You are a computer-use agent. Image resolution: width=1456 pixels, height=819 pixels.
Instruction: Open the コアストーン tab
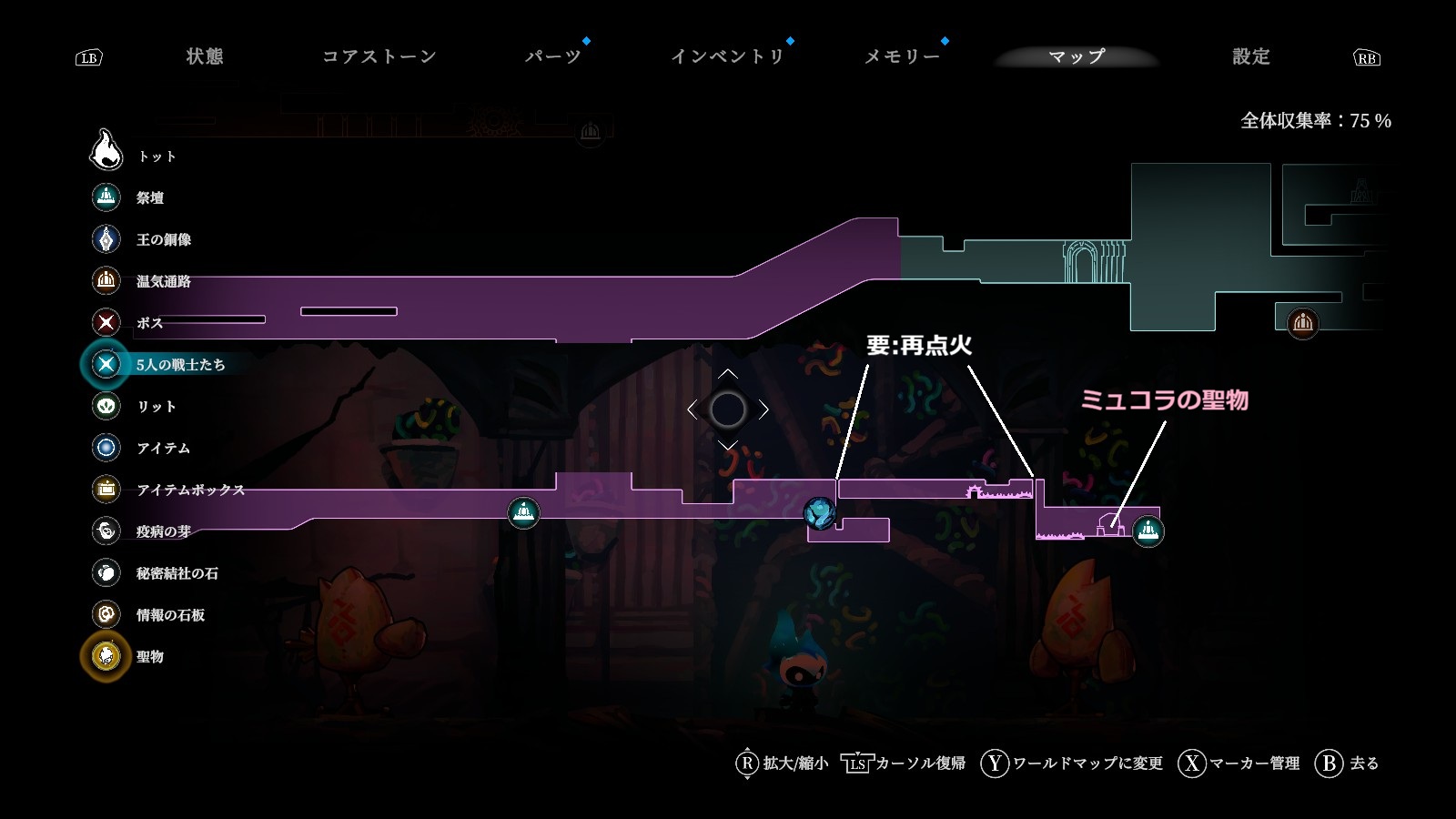pyautogui.click(x=379, y=56)
